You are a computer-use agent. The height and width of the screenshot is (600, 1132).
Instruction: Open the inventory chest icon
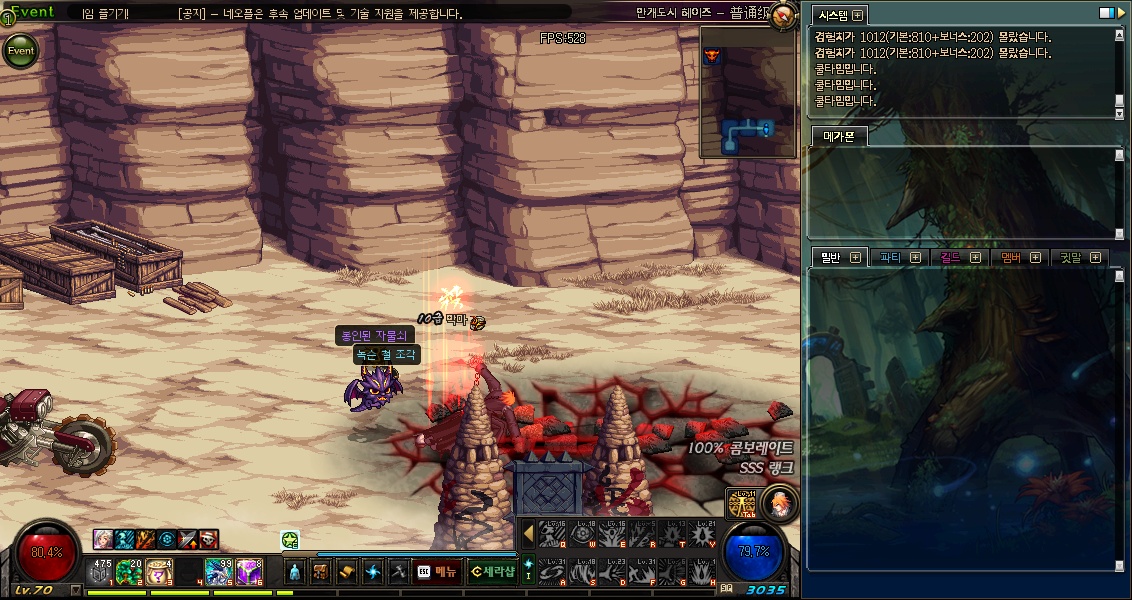coord(321,572)
